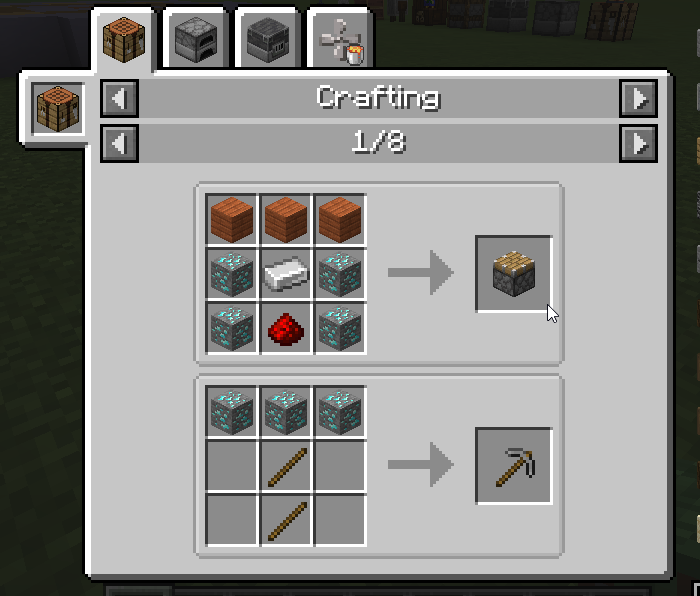The height and width of the screenshot is (596, 700).
Task: Go to the category before Crafting
Action: click(119, 98)
